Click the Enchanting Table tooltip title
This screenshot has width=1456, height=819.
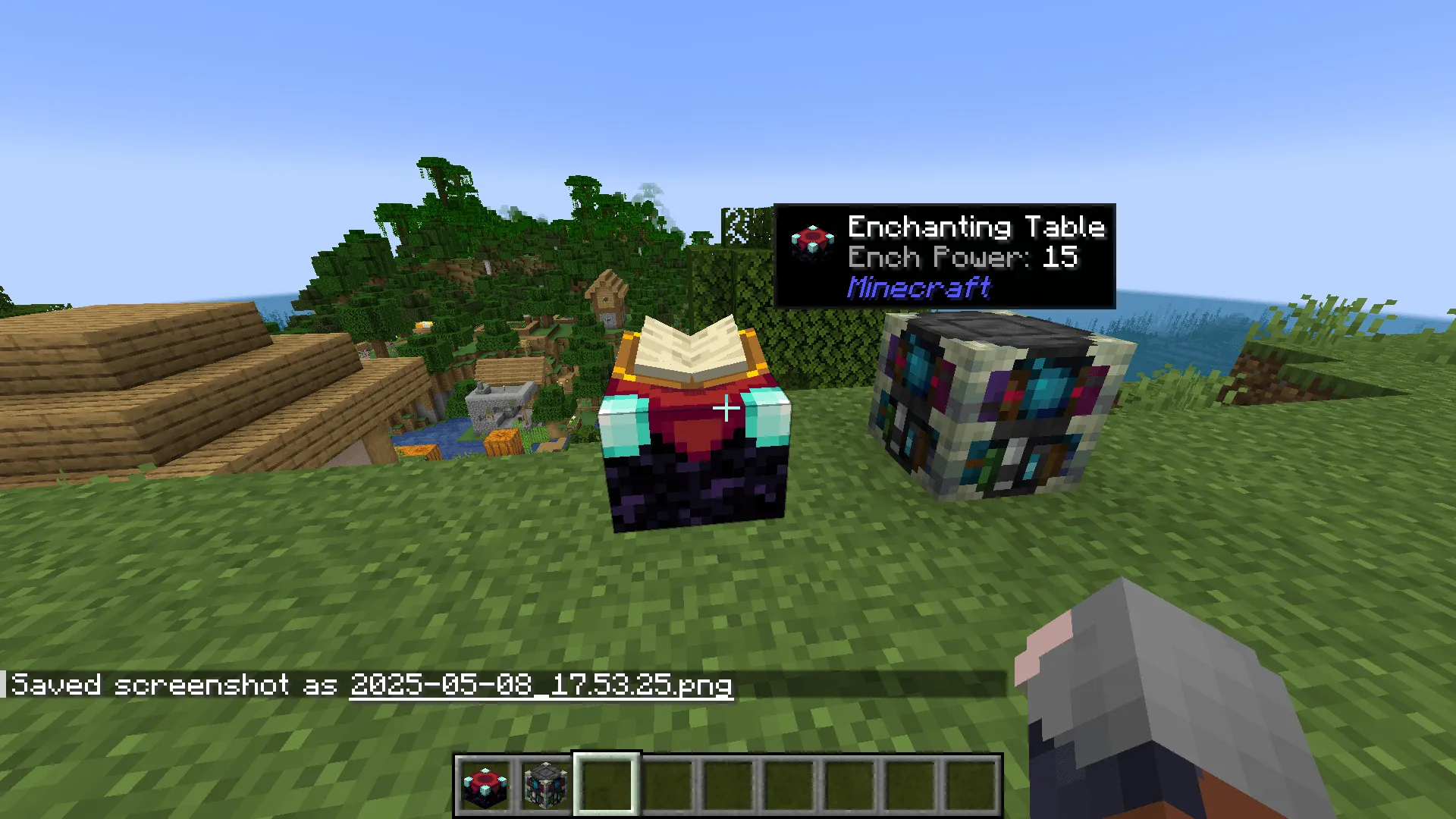[x=975, y=225]
